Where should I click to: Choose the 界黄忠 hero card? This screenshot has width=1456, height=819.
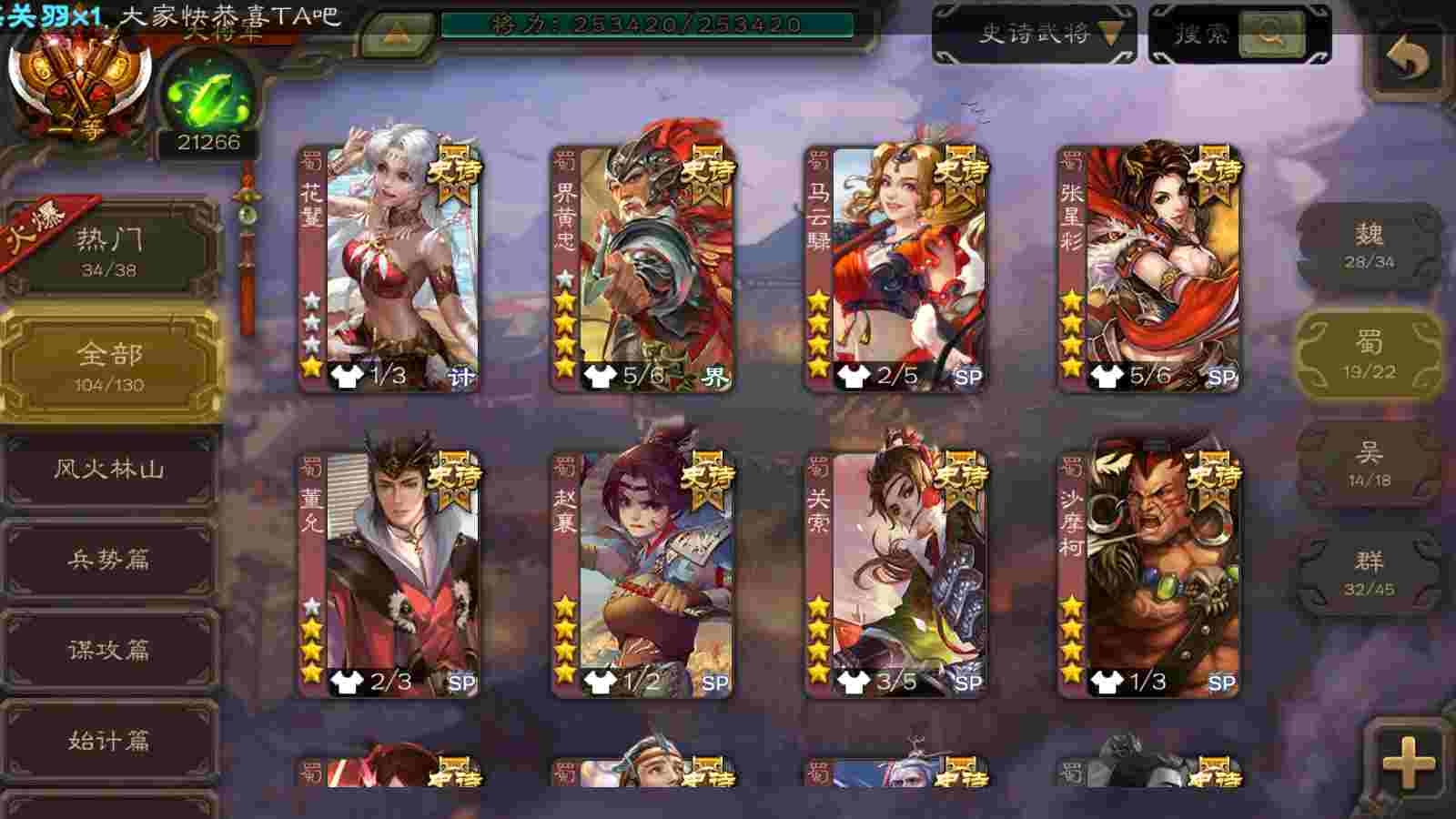644,269
